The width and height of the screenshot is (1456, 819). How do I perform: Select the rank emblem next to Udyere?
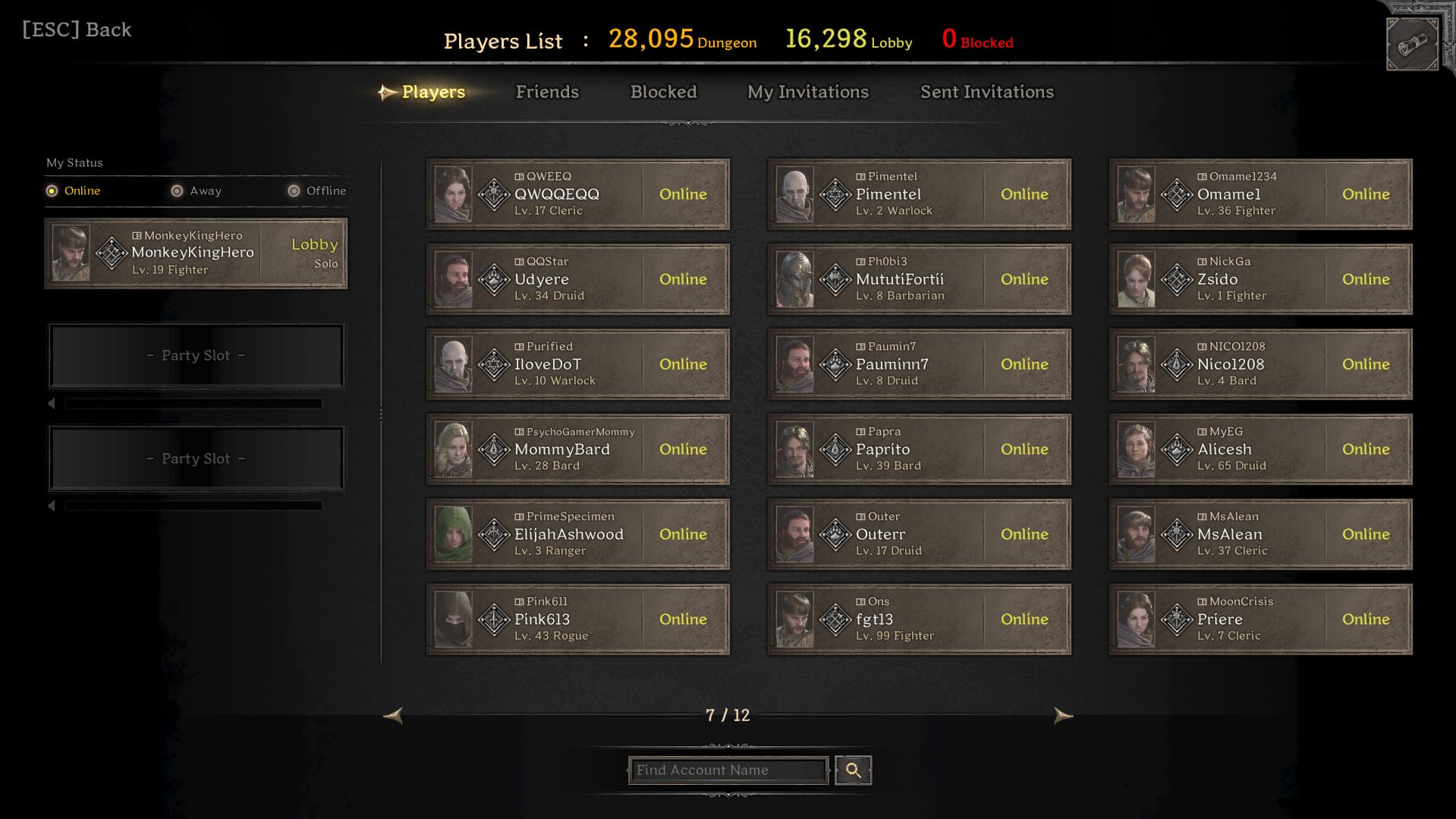click(492, 279)
